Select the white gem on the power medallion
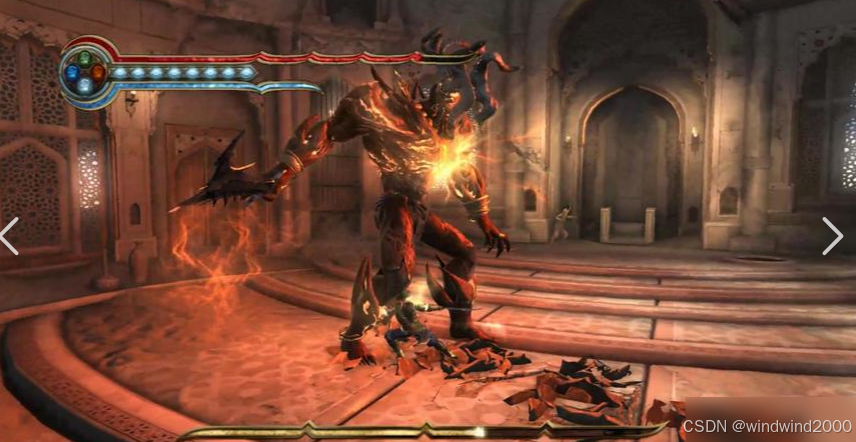Screen dimensions: 856x442 point(84,85)
